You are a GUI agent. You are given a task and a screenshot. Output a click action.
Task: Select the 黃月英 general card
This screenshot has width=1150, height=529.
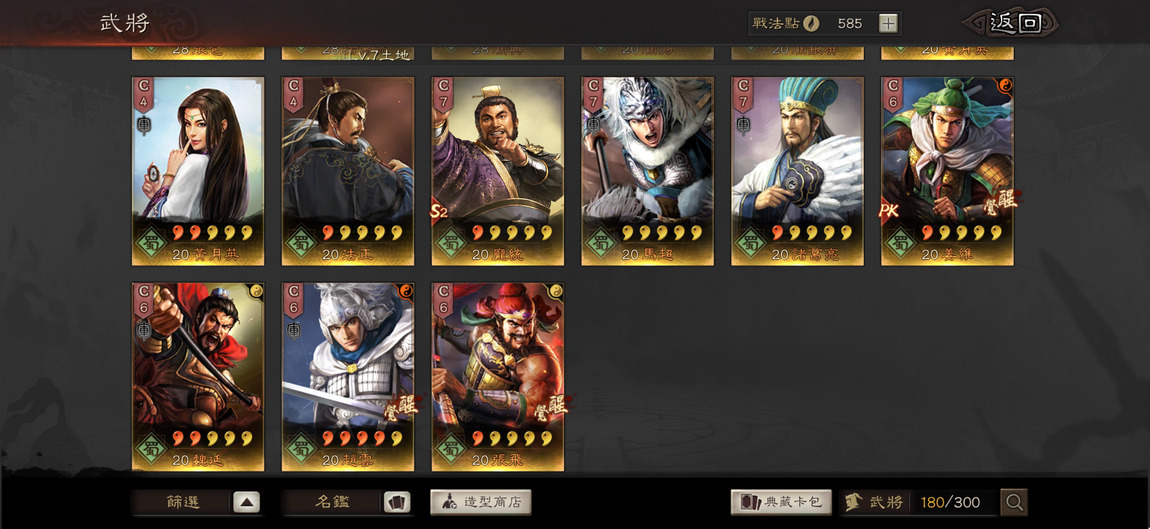pyautogui.click(x=198, y=171)
